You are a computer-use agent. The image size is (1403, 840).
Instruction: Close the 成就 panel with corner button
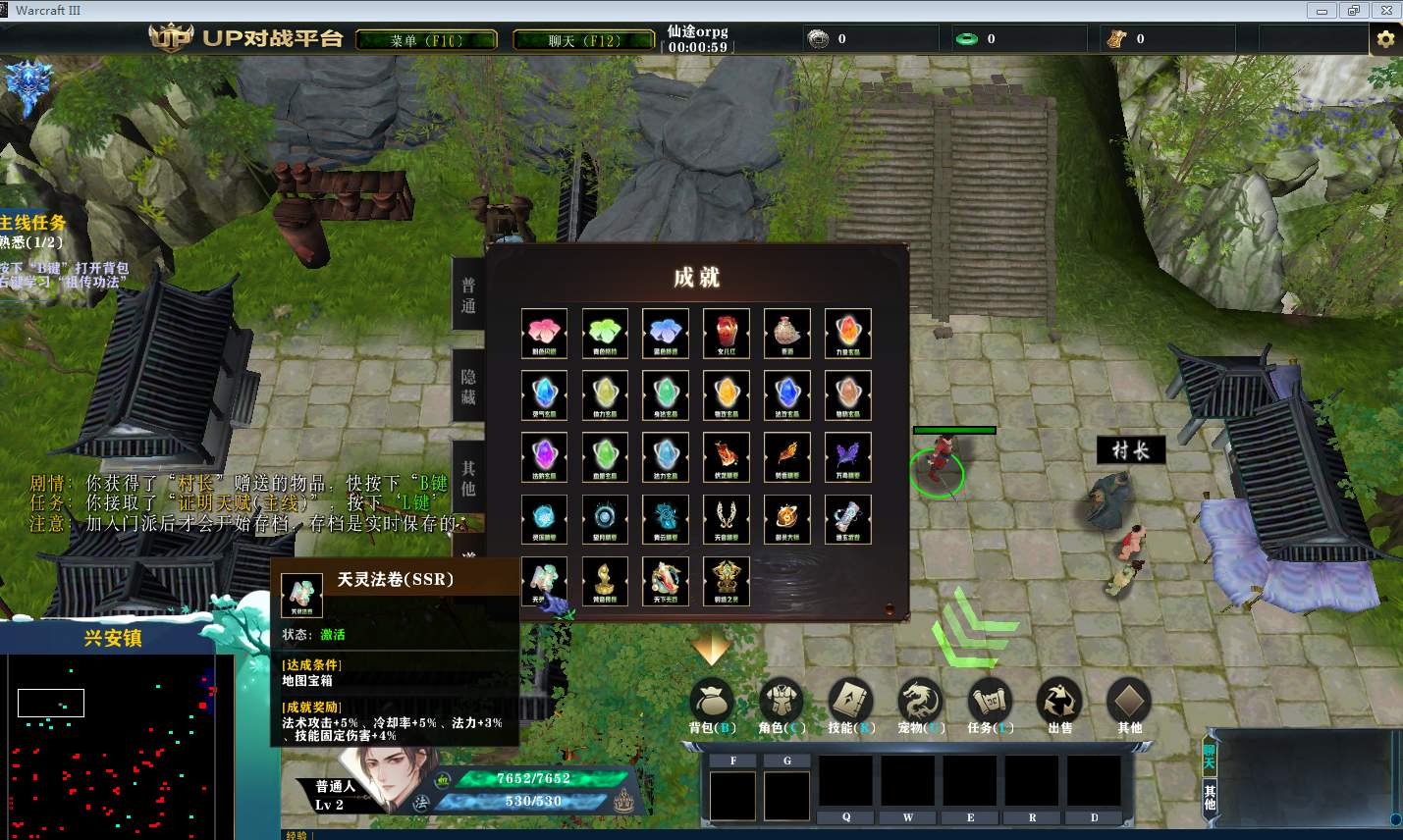pyautogui.click(x=890, y=608)
